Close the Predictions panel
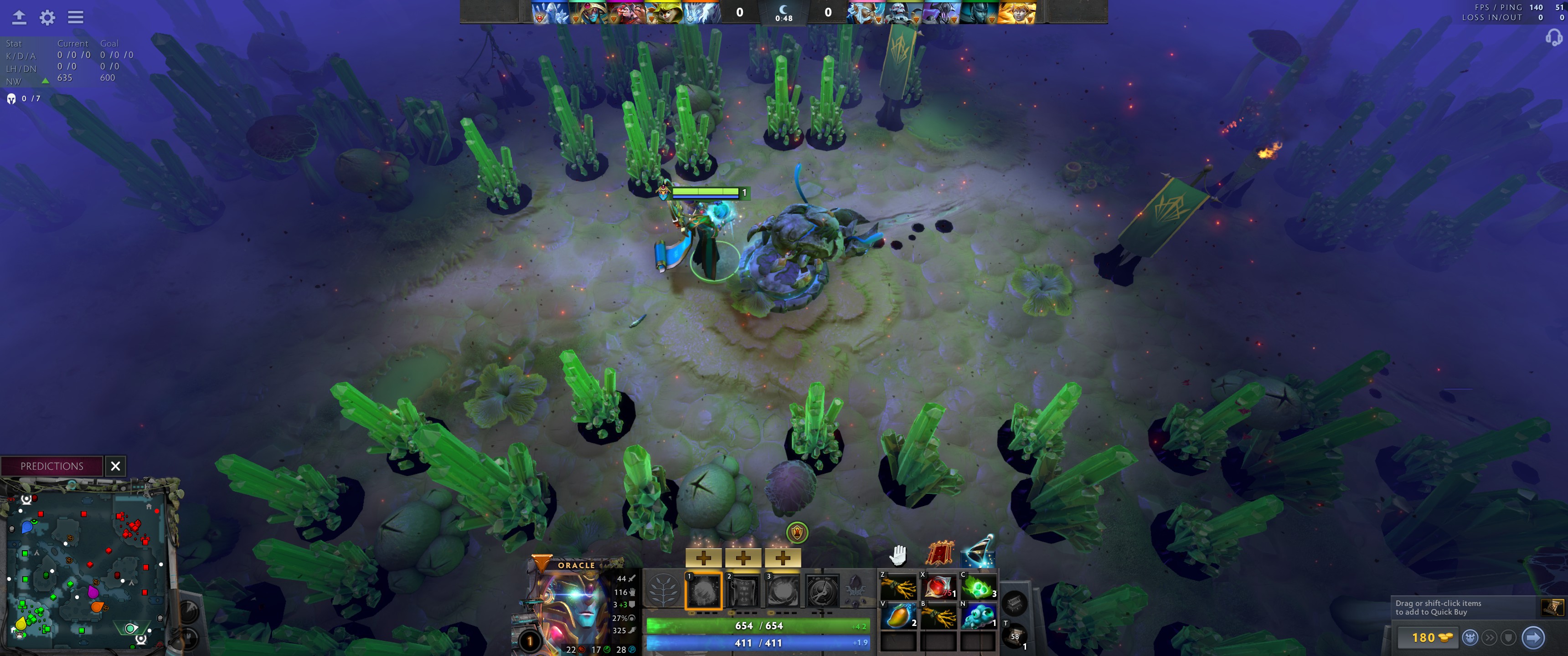The height and width of the screenshot is (656, 1568). click(115, 466)
